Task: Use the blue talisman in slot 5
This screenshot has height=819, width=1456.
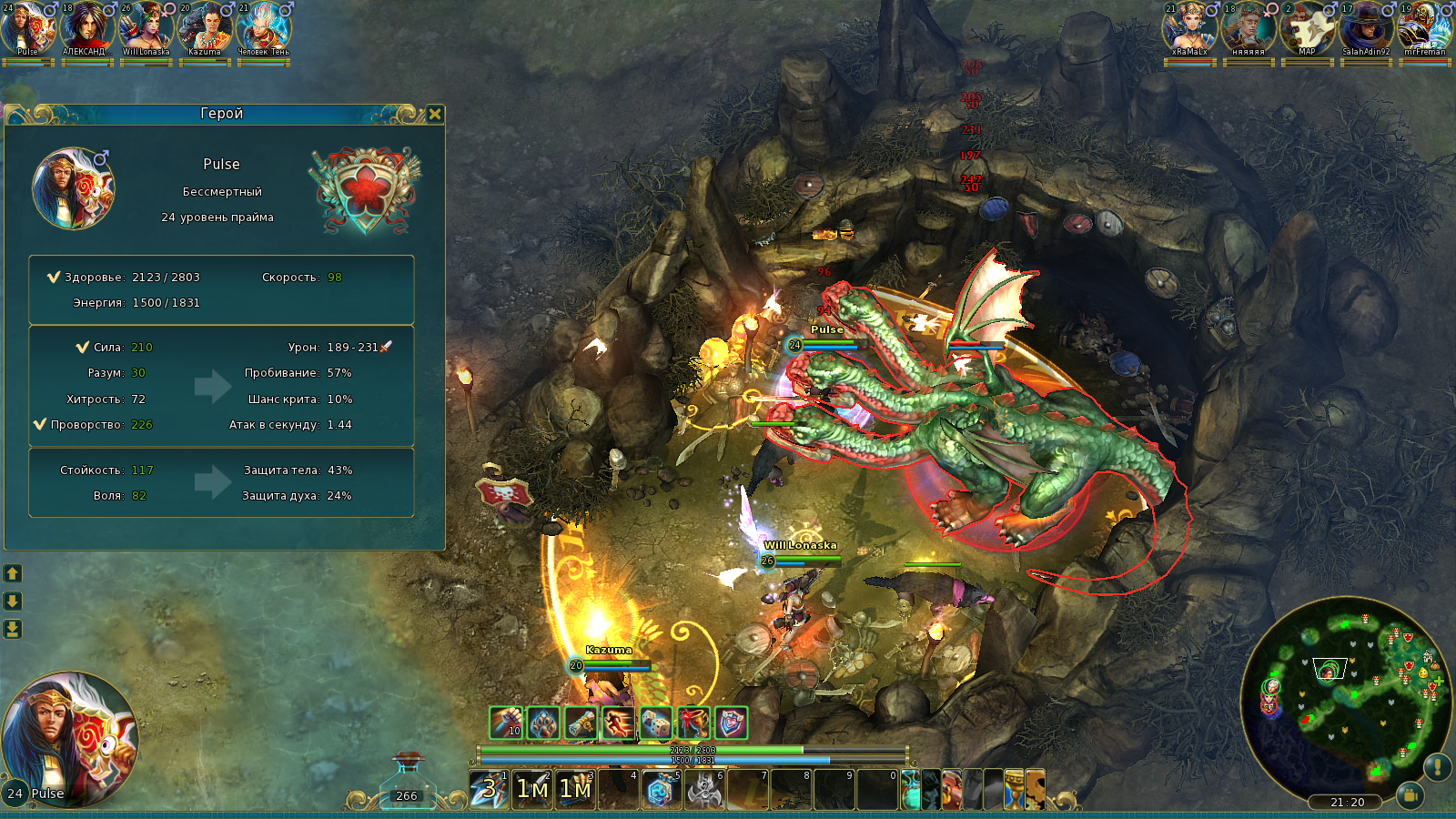Action: 660,789
